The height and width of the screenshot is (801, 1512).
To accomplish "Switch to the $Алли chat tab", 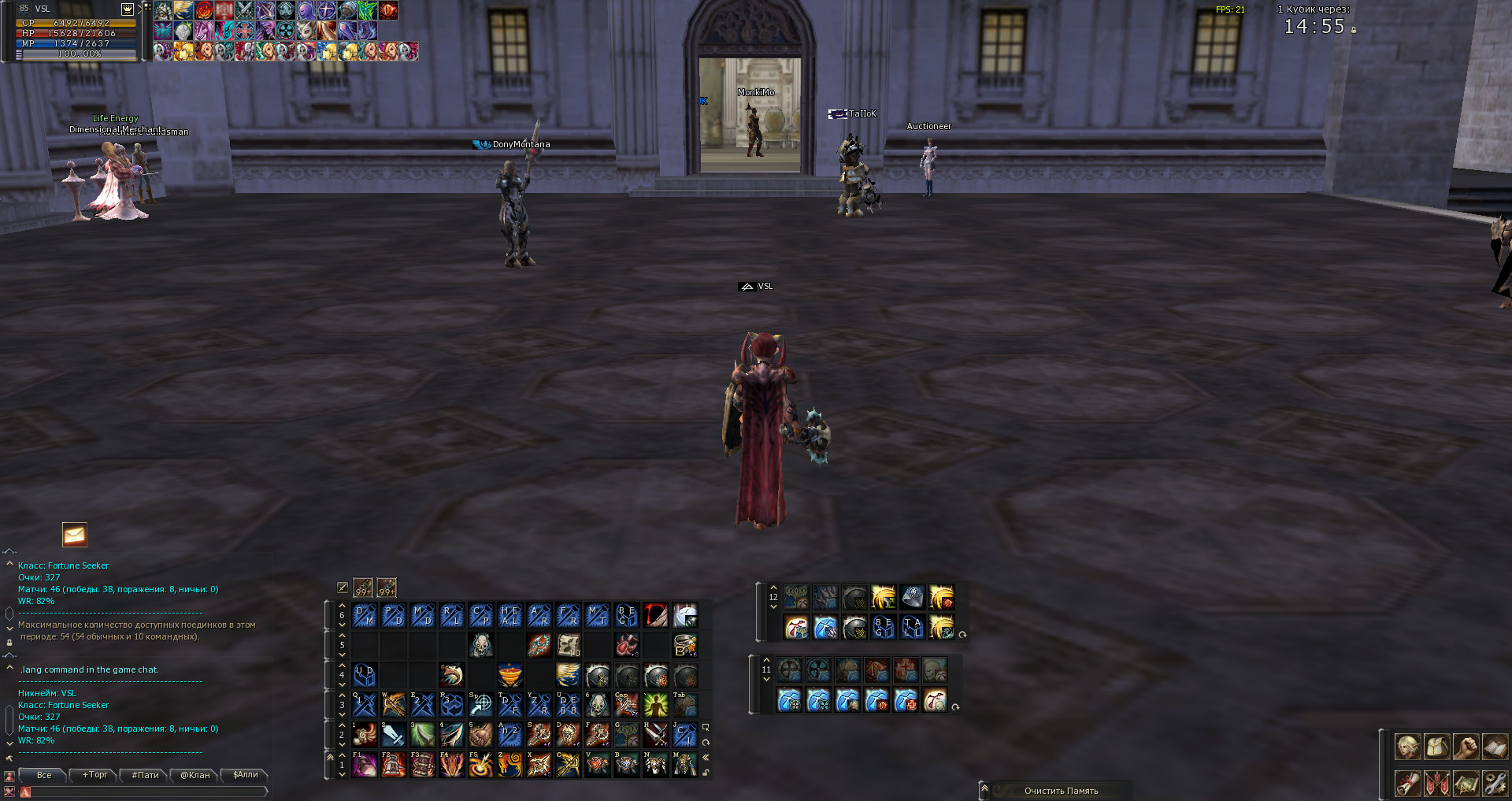I will (x=246, y=775).
